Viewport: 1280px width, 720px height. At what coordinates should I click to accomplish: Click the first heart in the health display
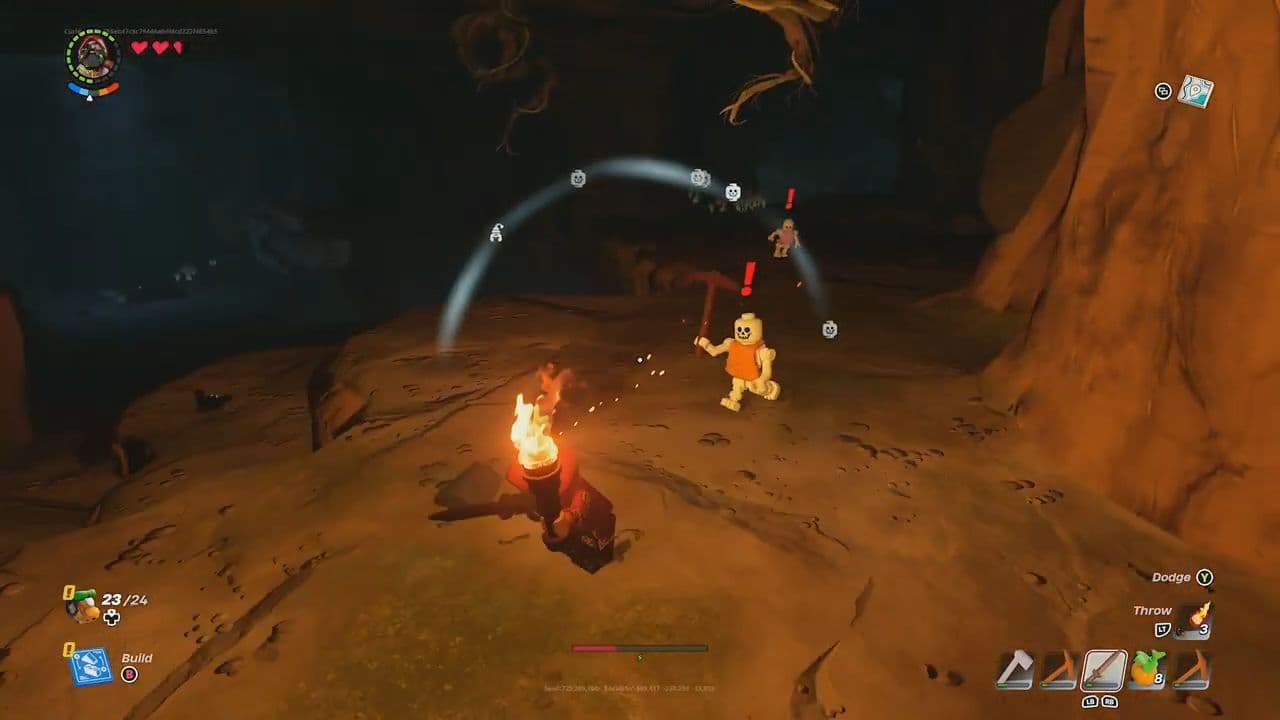138,47
